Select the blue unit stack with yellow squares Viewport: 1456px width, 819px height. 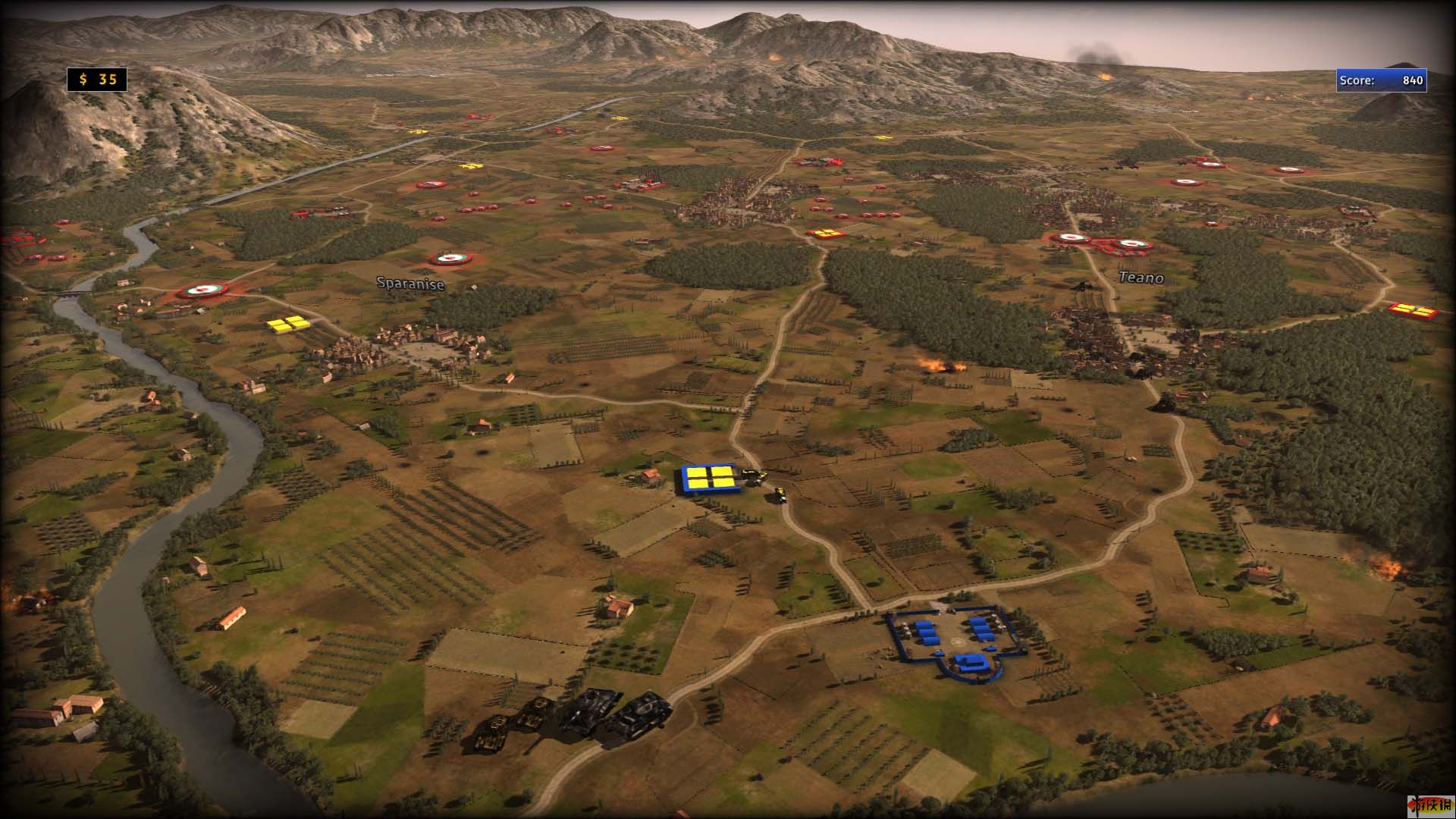point(709,479)
